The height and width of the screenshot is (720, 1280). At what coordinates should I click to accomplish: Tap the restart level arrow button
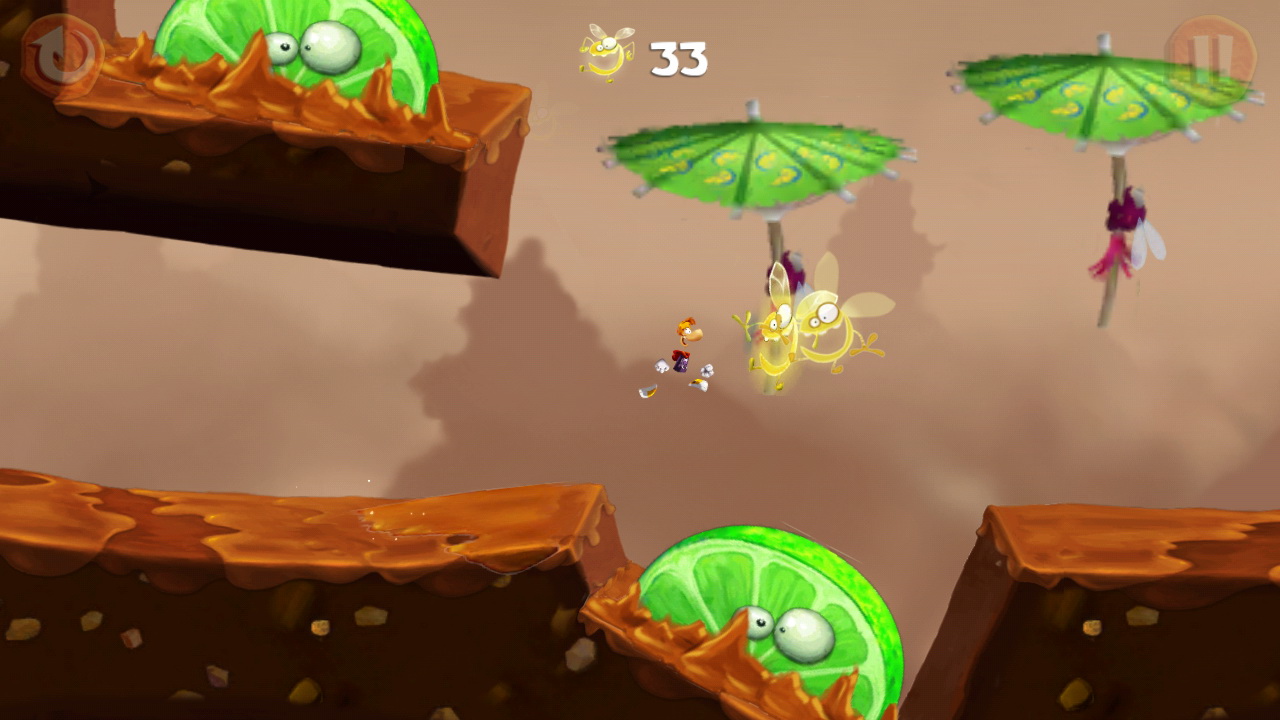coord(62,55)
